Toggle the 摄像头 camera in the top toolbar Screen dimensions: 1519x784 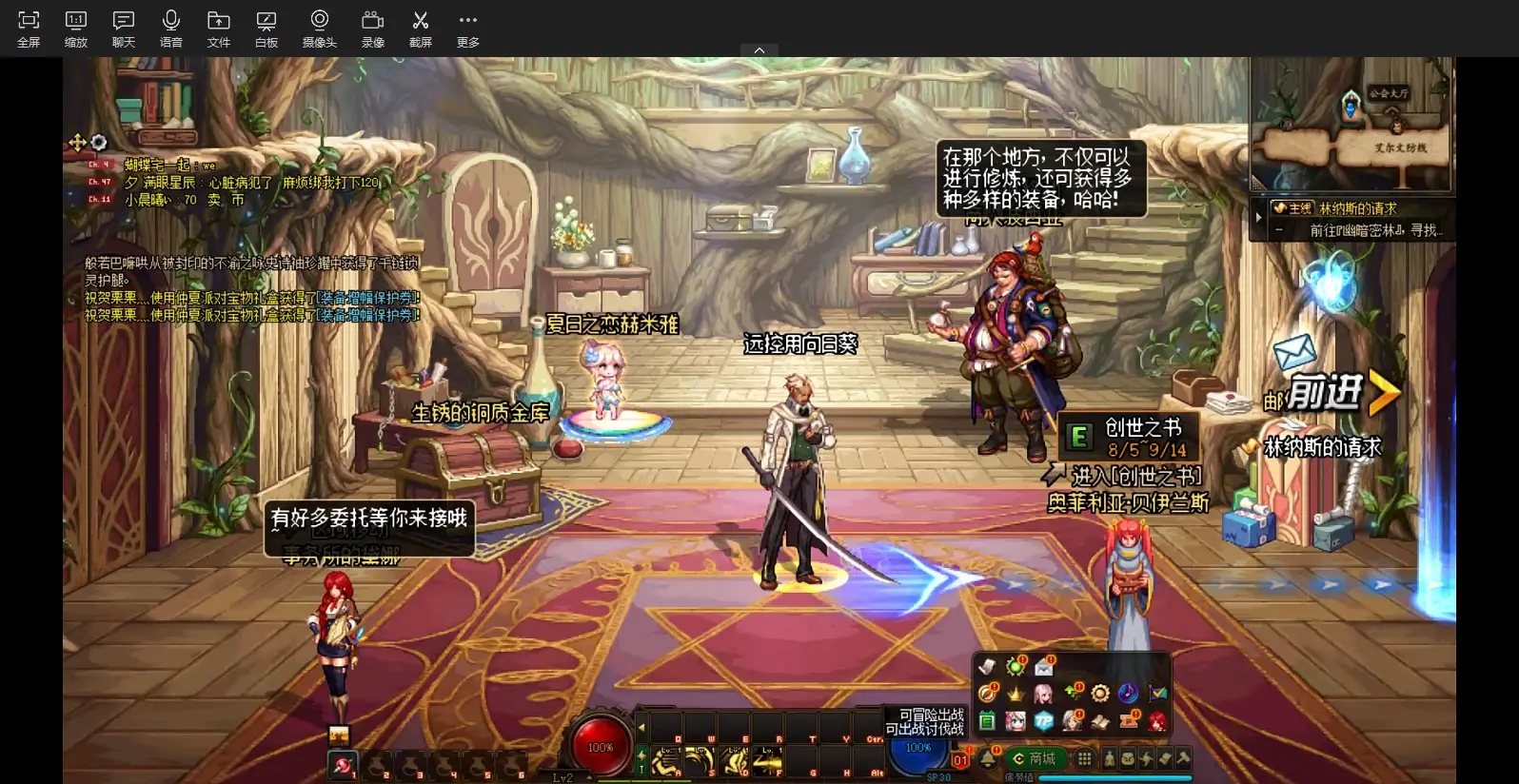(320, 29)
